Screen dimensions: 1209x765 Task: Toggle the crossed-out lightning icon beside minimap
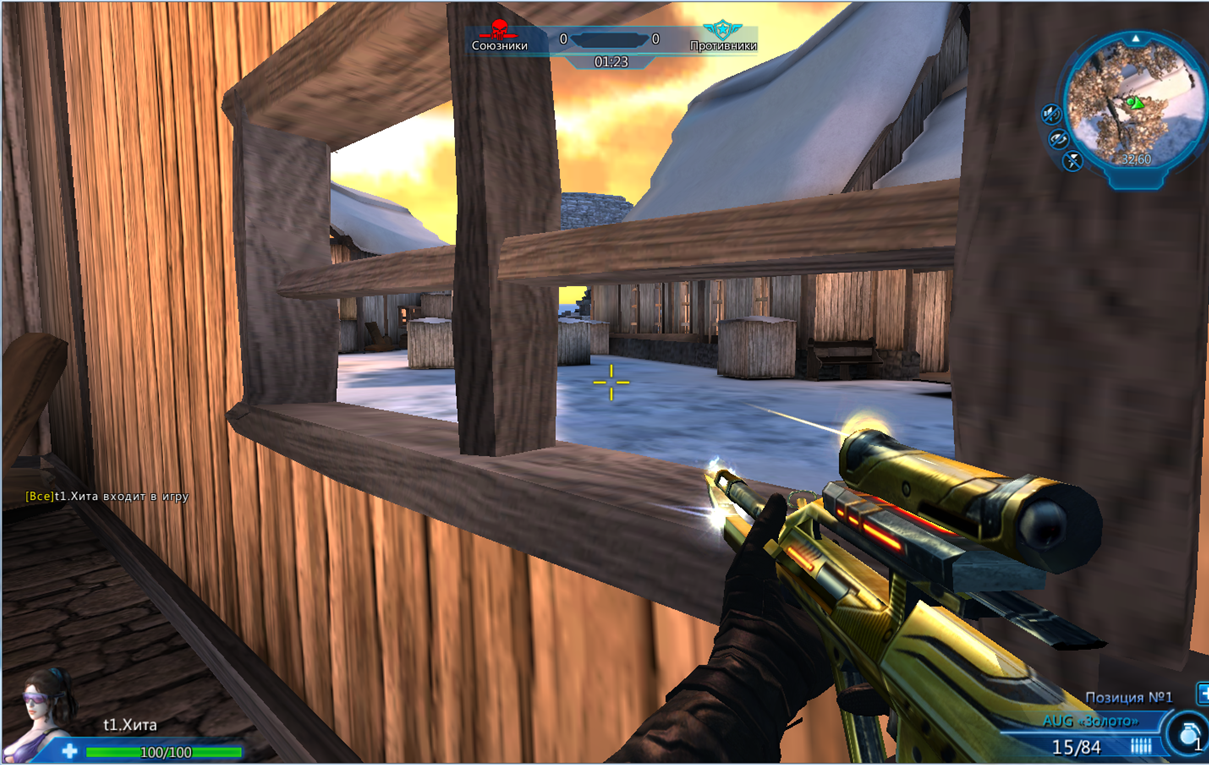(1073, 160)
